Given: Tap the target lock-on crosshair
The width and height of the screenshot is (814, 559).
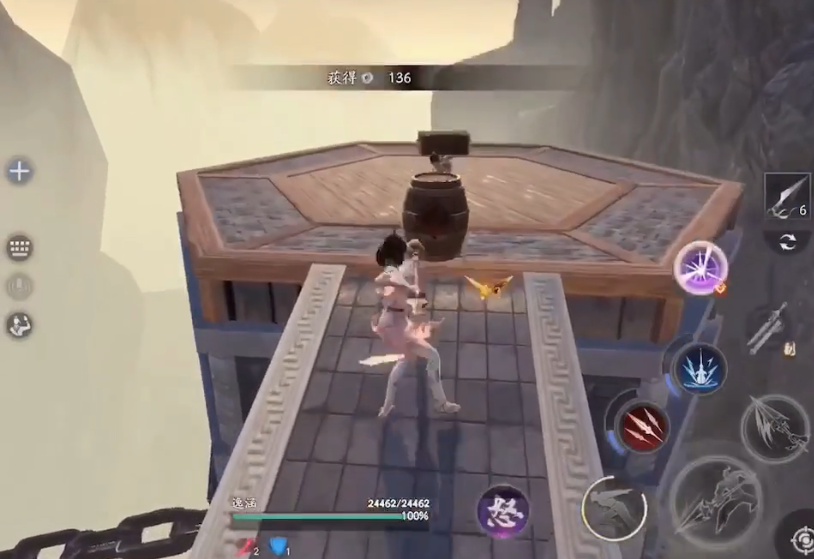Looking at the screenshot, I should pos(799,541).
